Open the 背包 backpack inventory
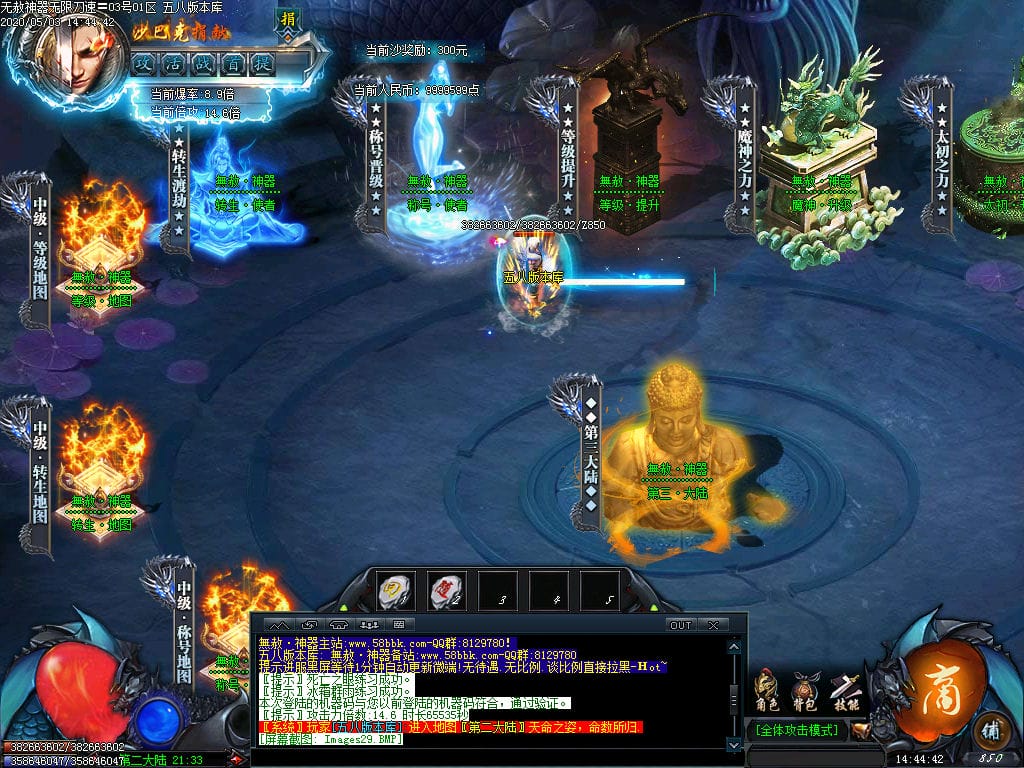Screen dimensions: 1024x768 pos(805,690)
